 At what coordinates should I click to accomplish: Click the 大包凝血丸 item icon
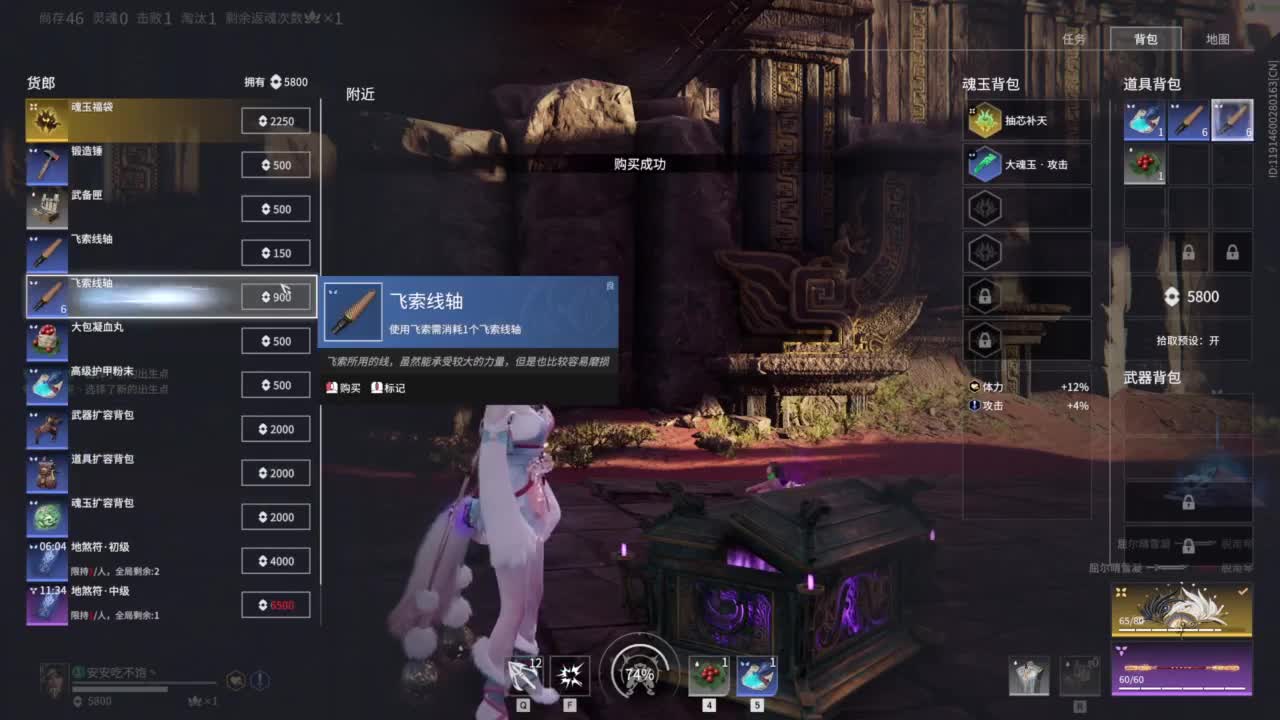click(47, 340)
